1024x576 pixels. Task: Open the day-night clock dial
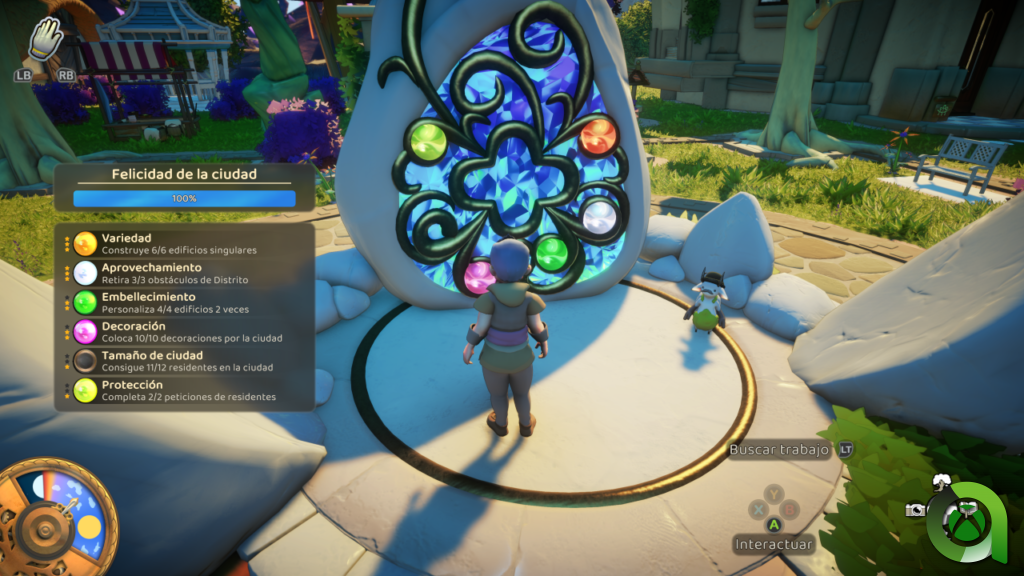coord(56,516)
